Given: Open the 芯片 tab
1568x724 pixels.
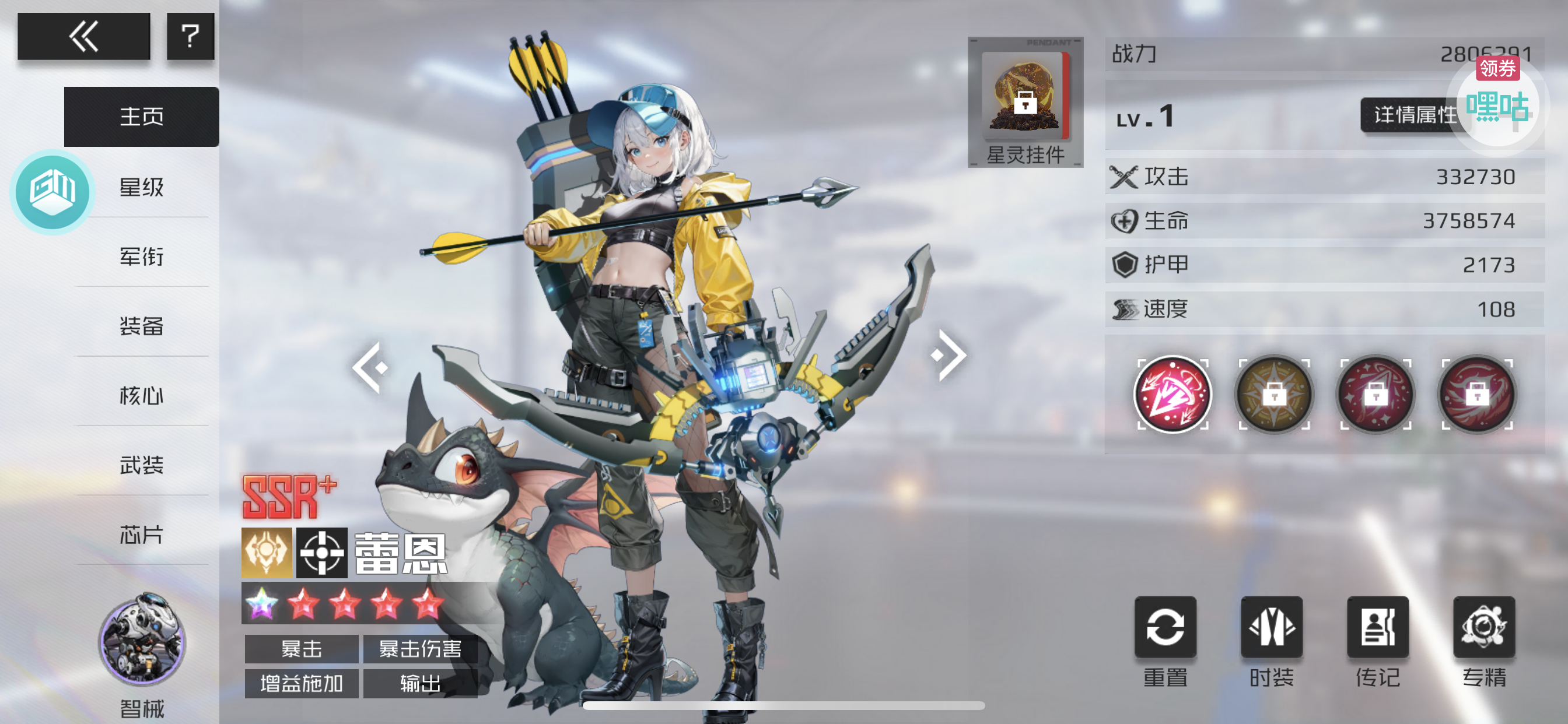Looking at the screenshot, I should pos(141,535).
